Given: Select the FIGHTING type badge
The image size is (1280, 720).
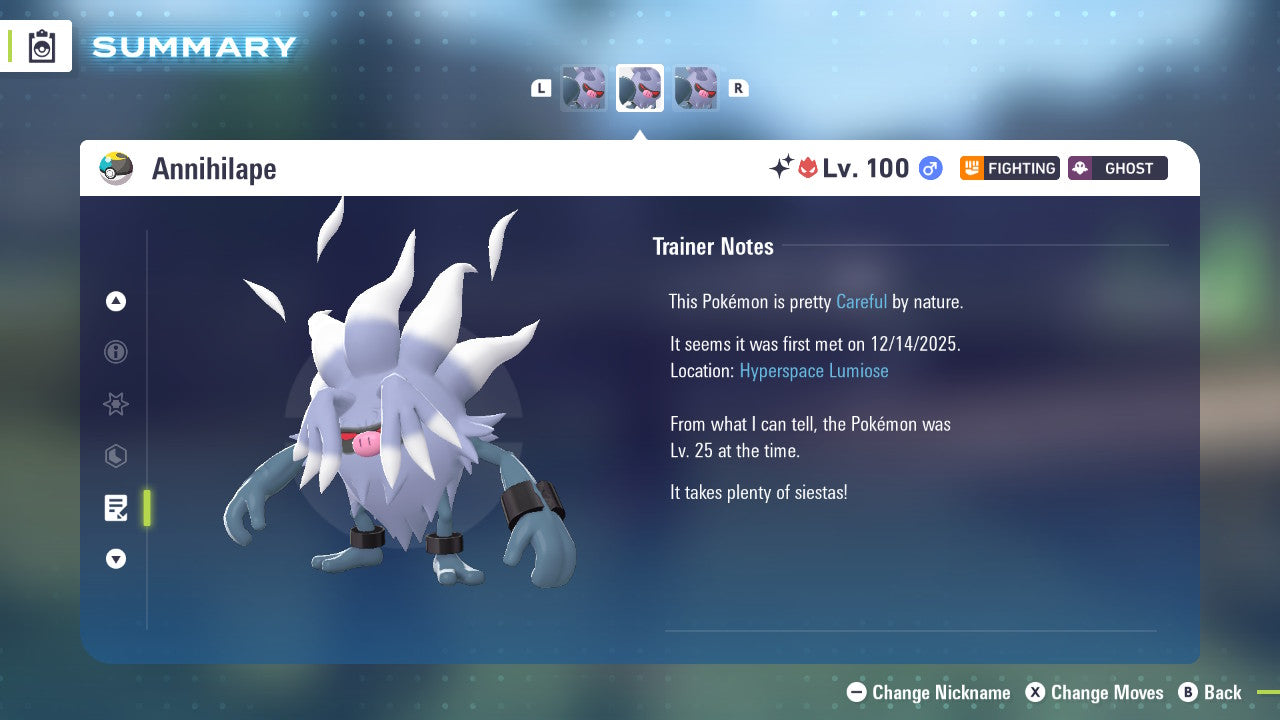Looking at the screenshot, I should coord(1009,168).
